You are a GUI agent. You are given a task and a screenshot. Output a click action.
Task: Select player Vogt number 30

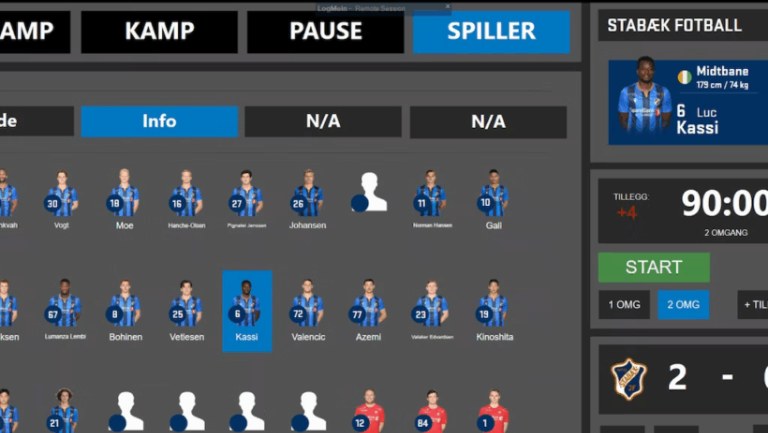point(62,198)
